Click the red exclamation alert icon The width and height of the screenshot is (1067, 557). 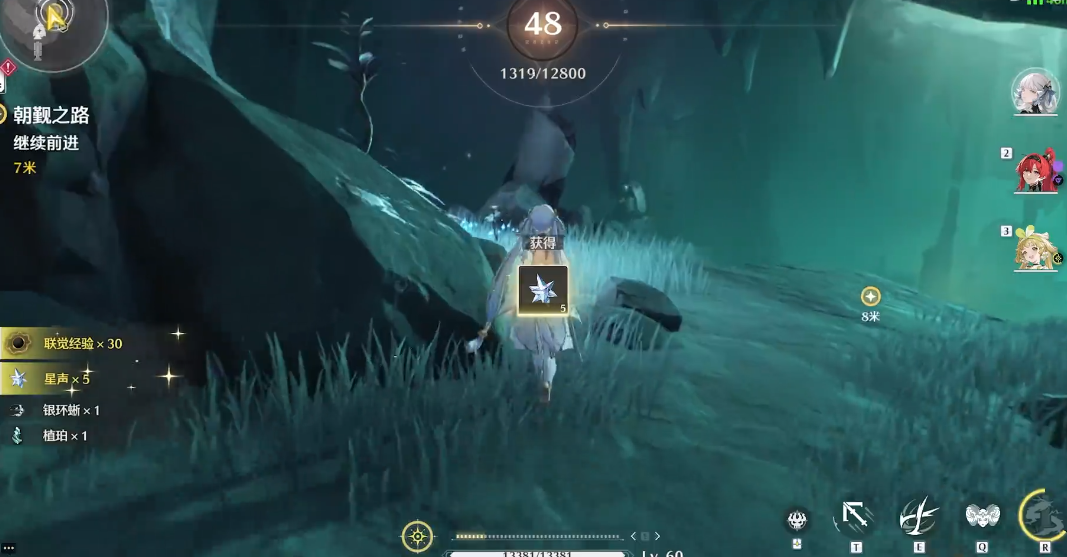click(8, 68)
